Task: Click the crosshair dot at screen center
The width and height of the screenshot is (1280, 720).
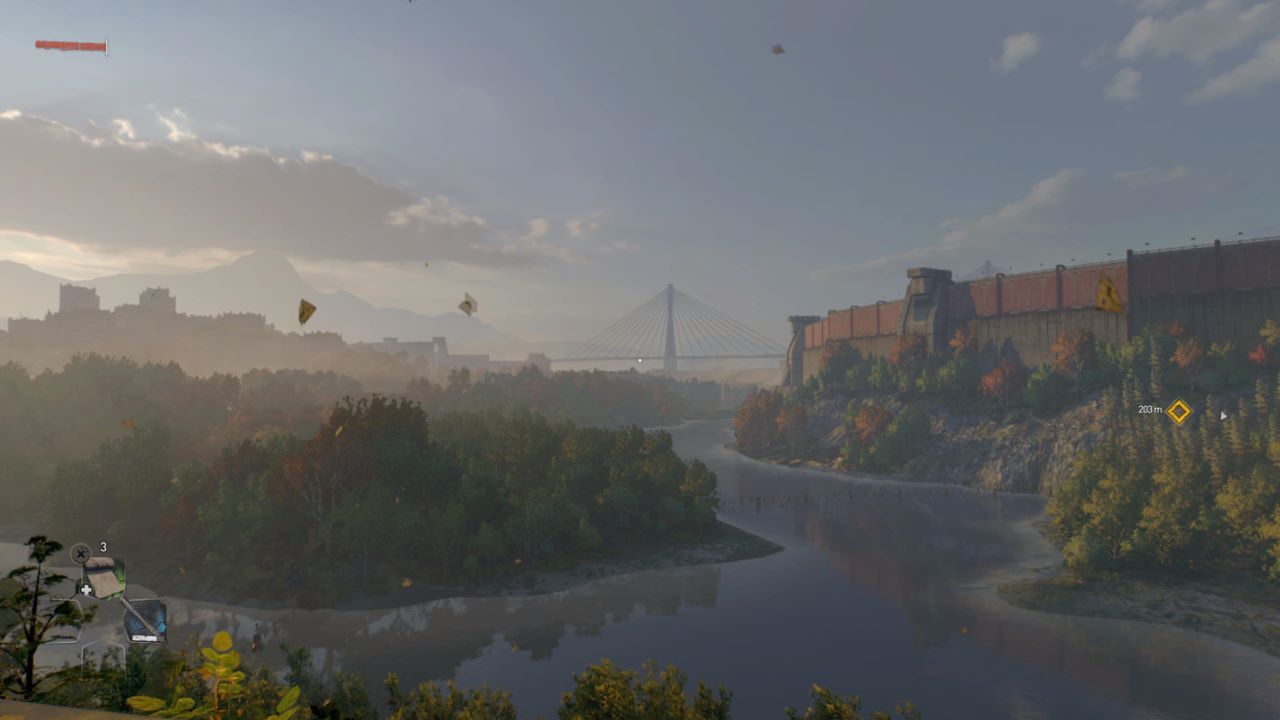Action: pos(640,358)
